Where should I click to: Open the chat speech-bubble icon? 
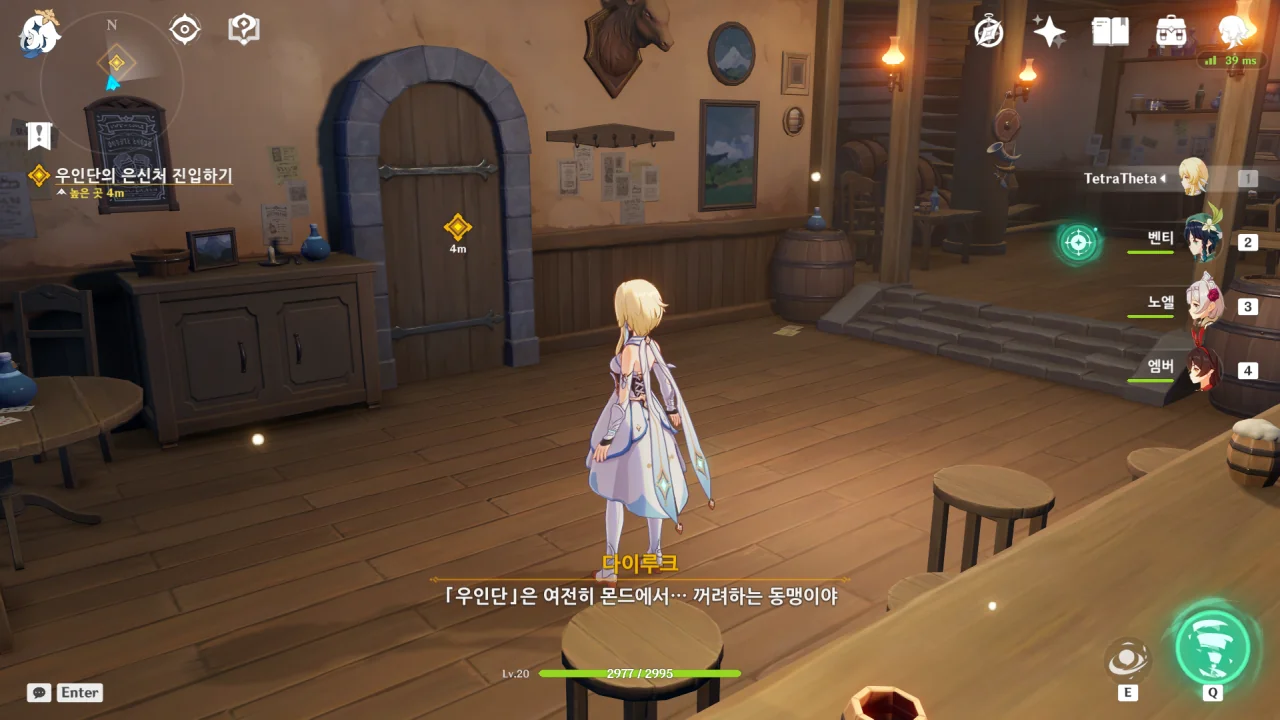tap(39, 692)
